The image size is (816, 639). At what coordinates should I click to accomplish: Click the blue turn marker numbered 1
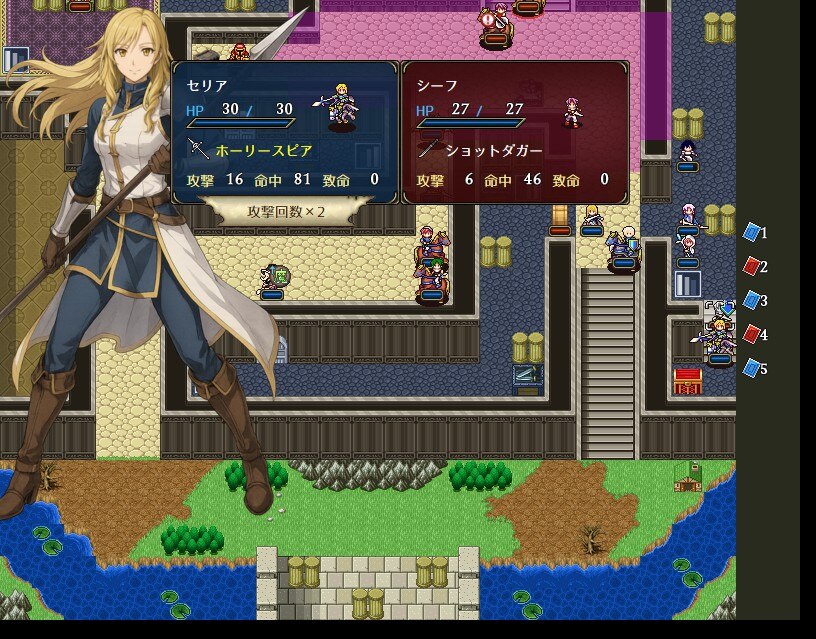pyautogui.click(x=752, y=233)
